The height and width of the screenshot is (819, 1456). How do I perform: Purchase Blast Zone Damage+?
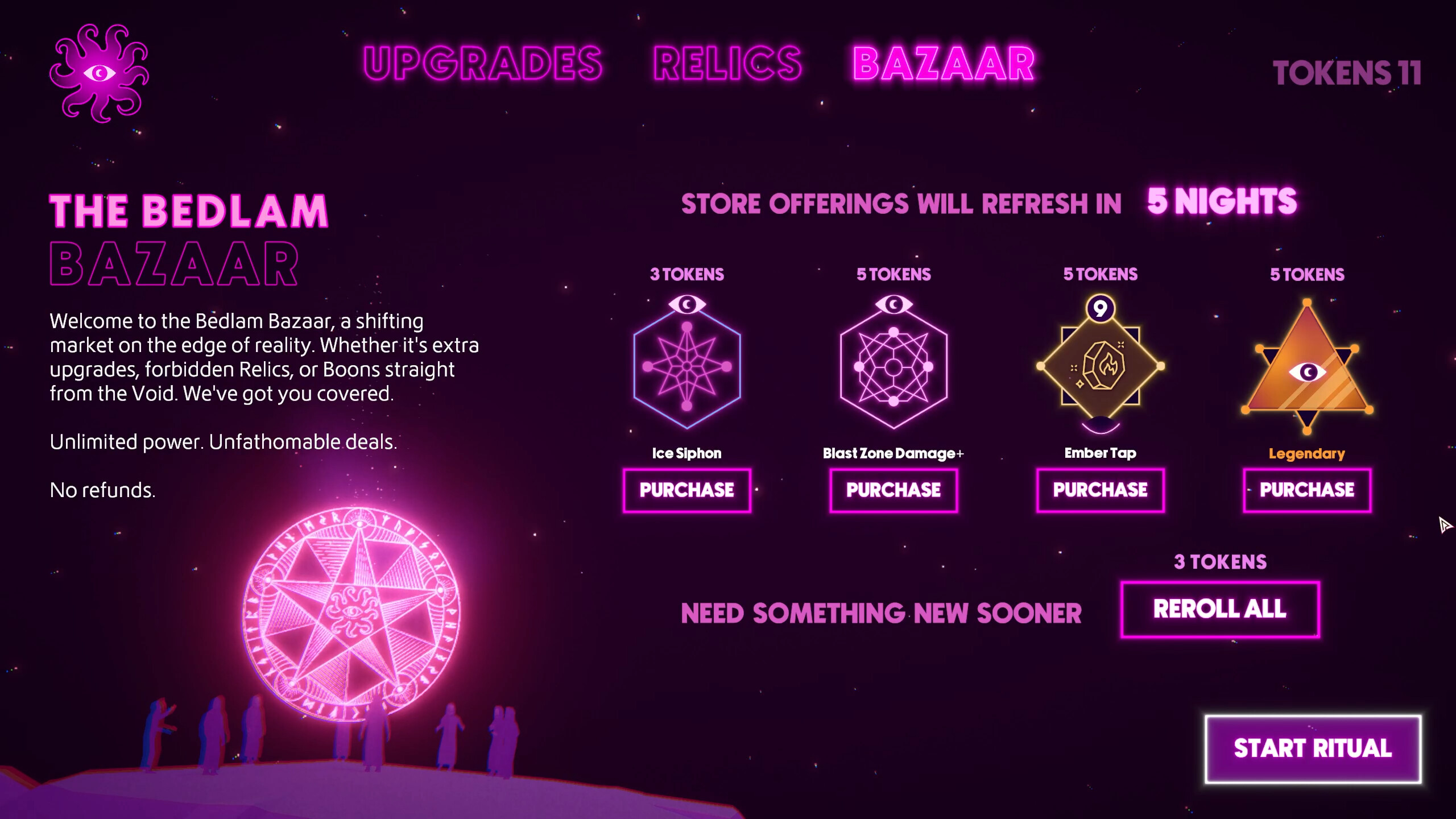click(x=894, y=490)
